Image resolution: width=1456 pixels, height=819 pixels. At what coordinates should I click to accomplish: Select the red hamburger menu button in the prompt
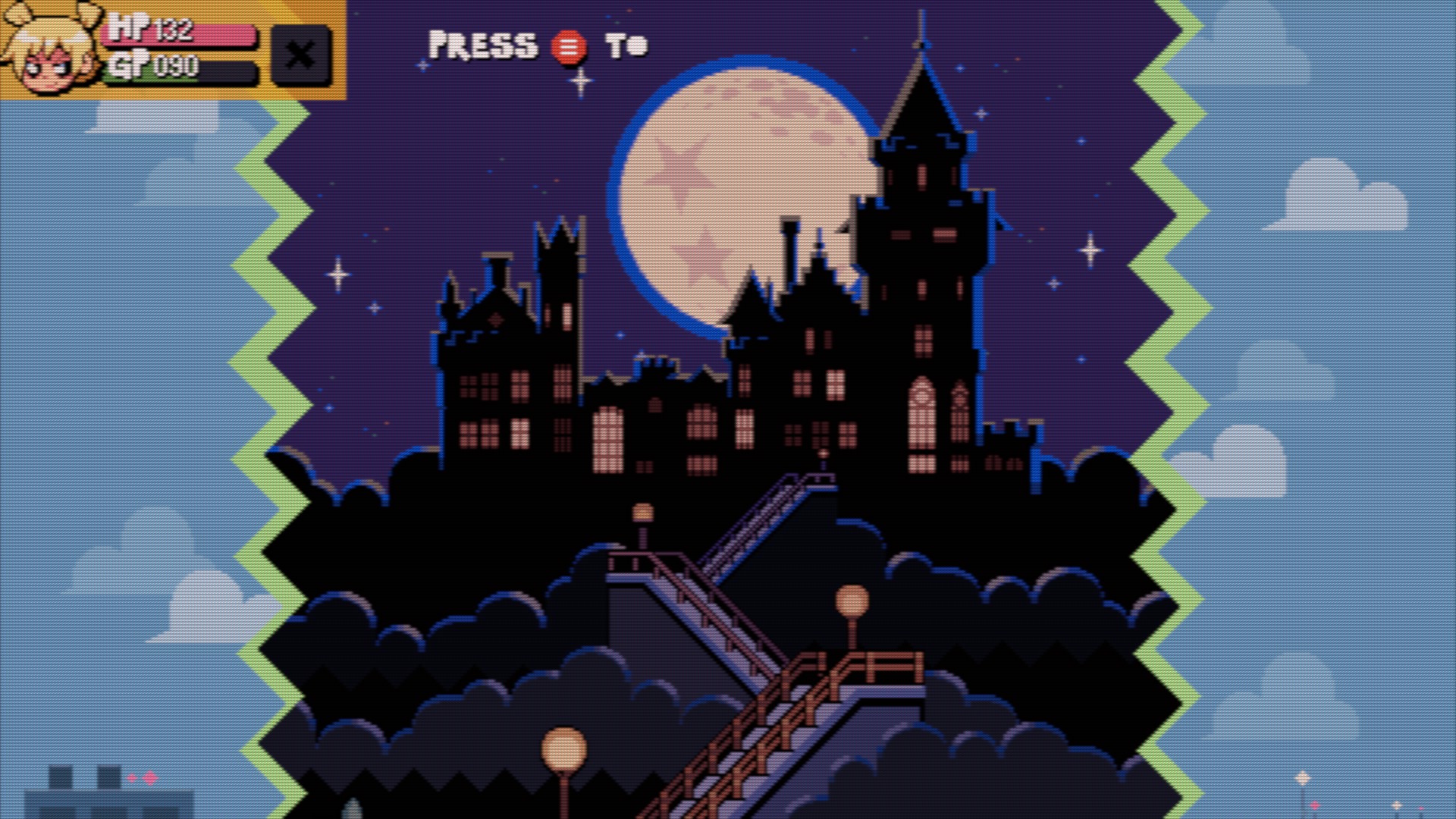(570, 45)
